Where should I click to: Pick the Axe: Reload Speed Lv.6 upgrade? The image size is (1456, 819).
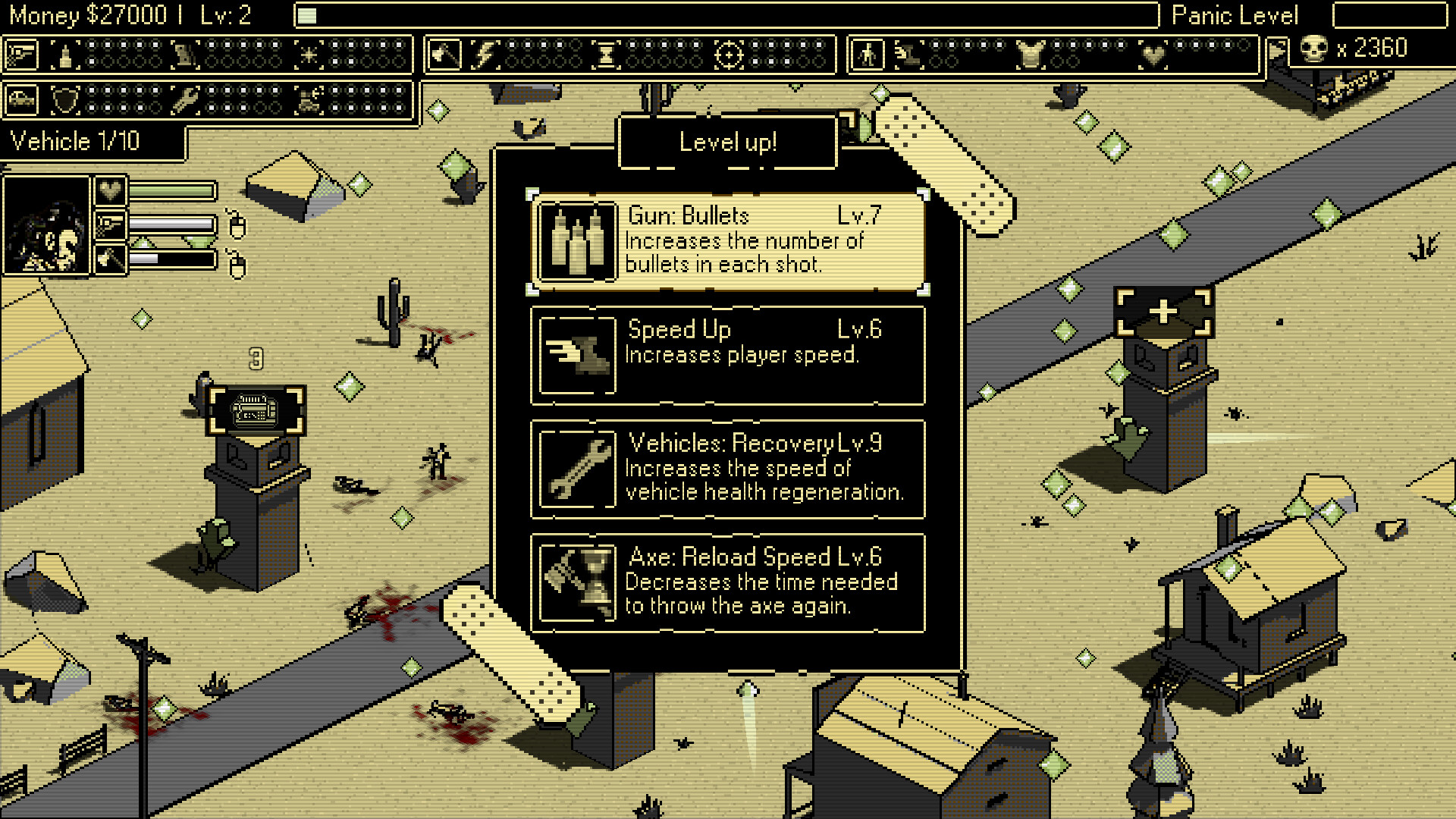point(726,582)
